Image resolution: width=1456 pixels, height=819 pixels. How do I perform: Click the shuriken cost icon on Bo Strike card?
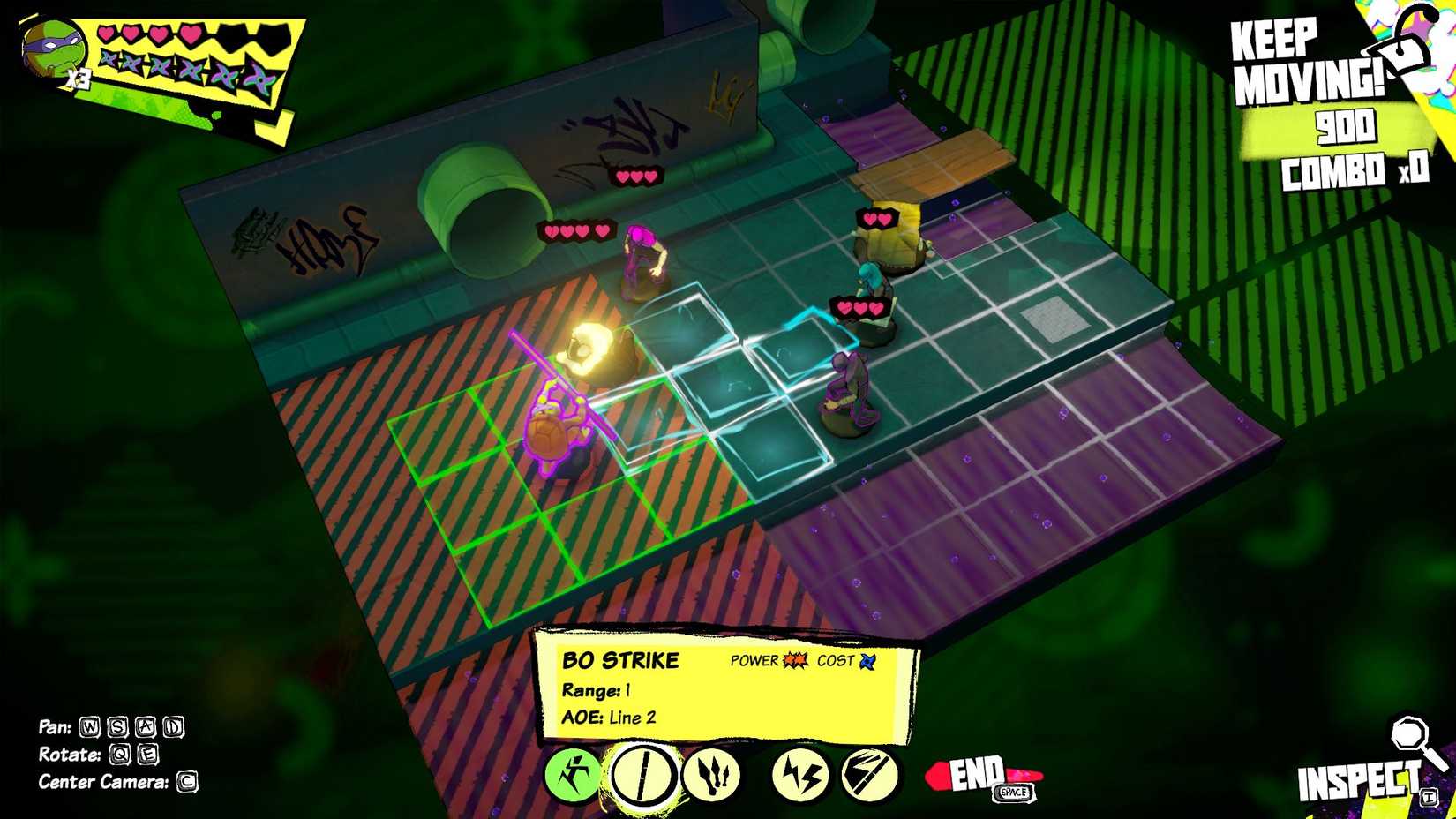coord(867,661)
